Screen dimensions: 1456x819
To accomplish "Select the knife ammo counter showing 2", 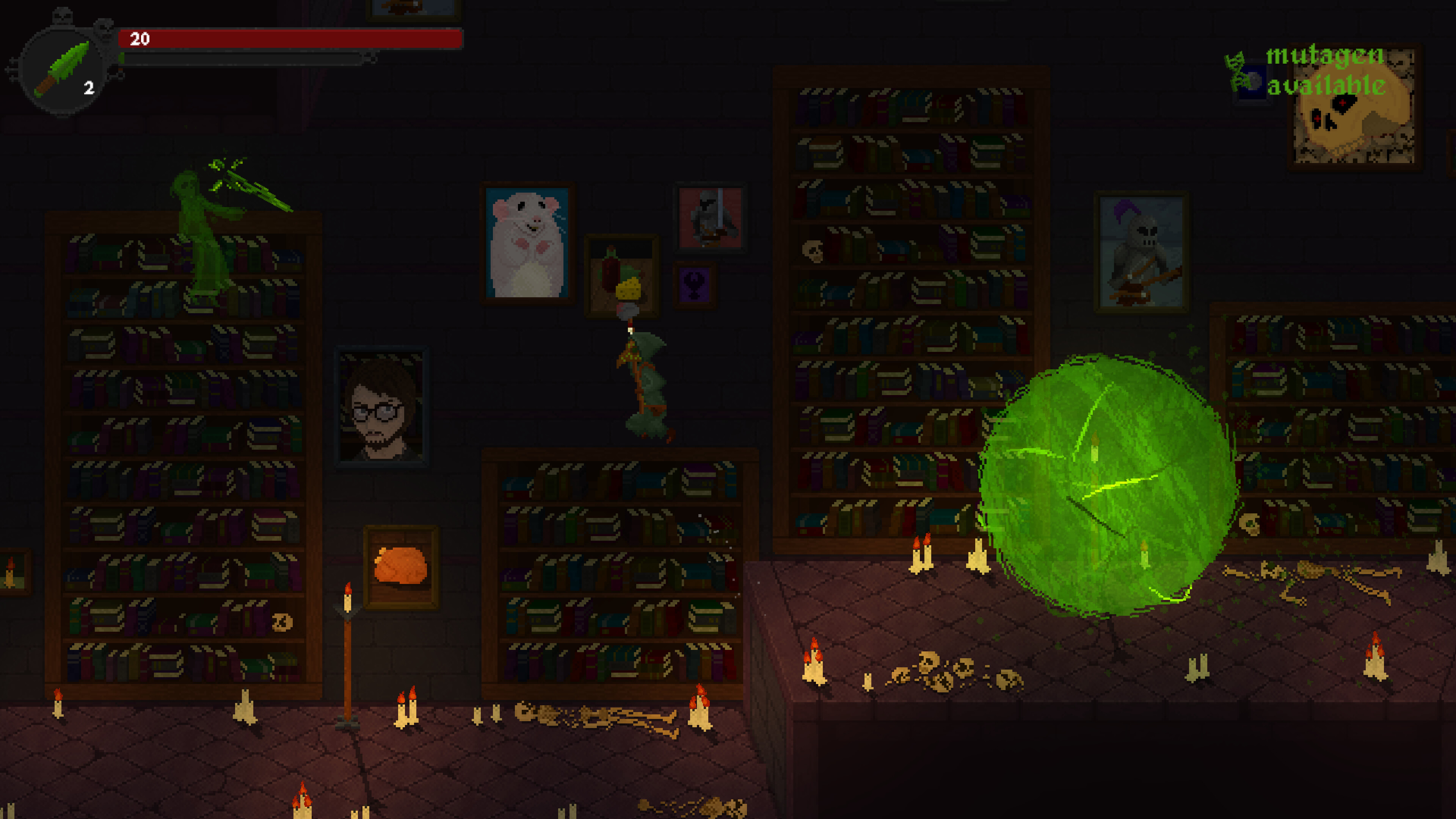I will [x=89, y=88].
